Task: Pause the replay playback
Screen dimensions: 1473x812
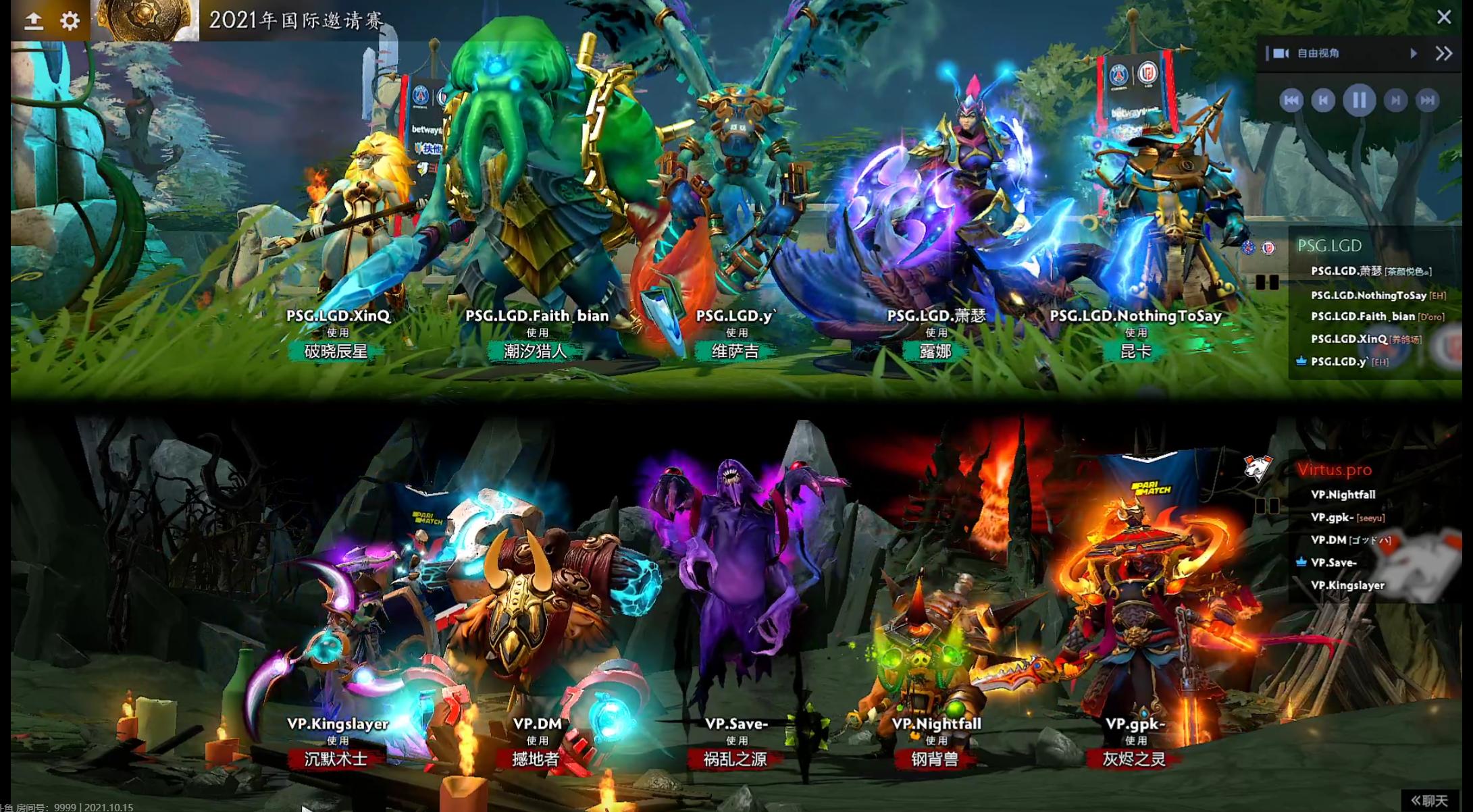Action: pos(1360,101)
